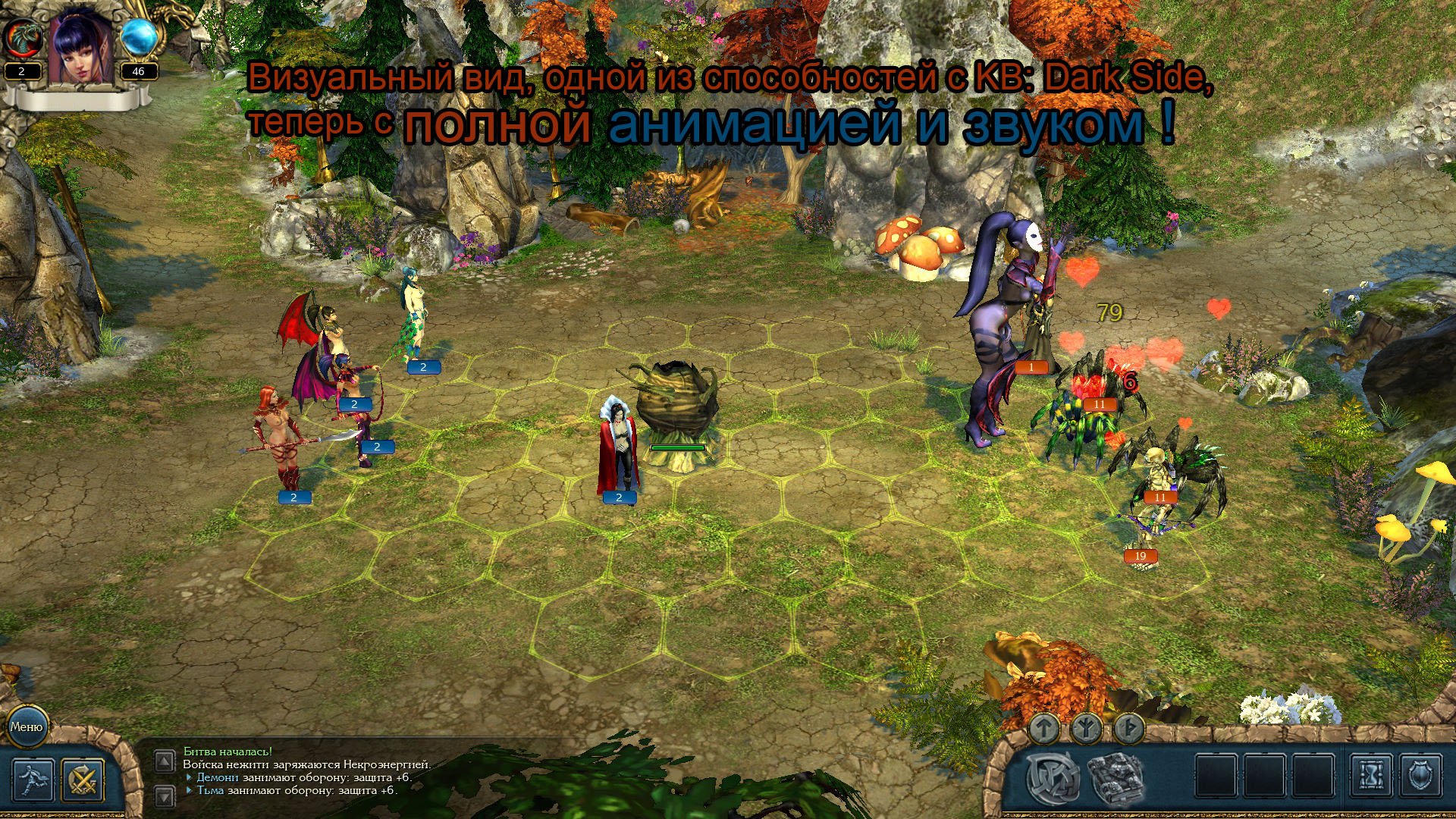Click the running man retreat button
1456x819 pixels.
33,780
